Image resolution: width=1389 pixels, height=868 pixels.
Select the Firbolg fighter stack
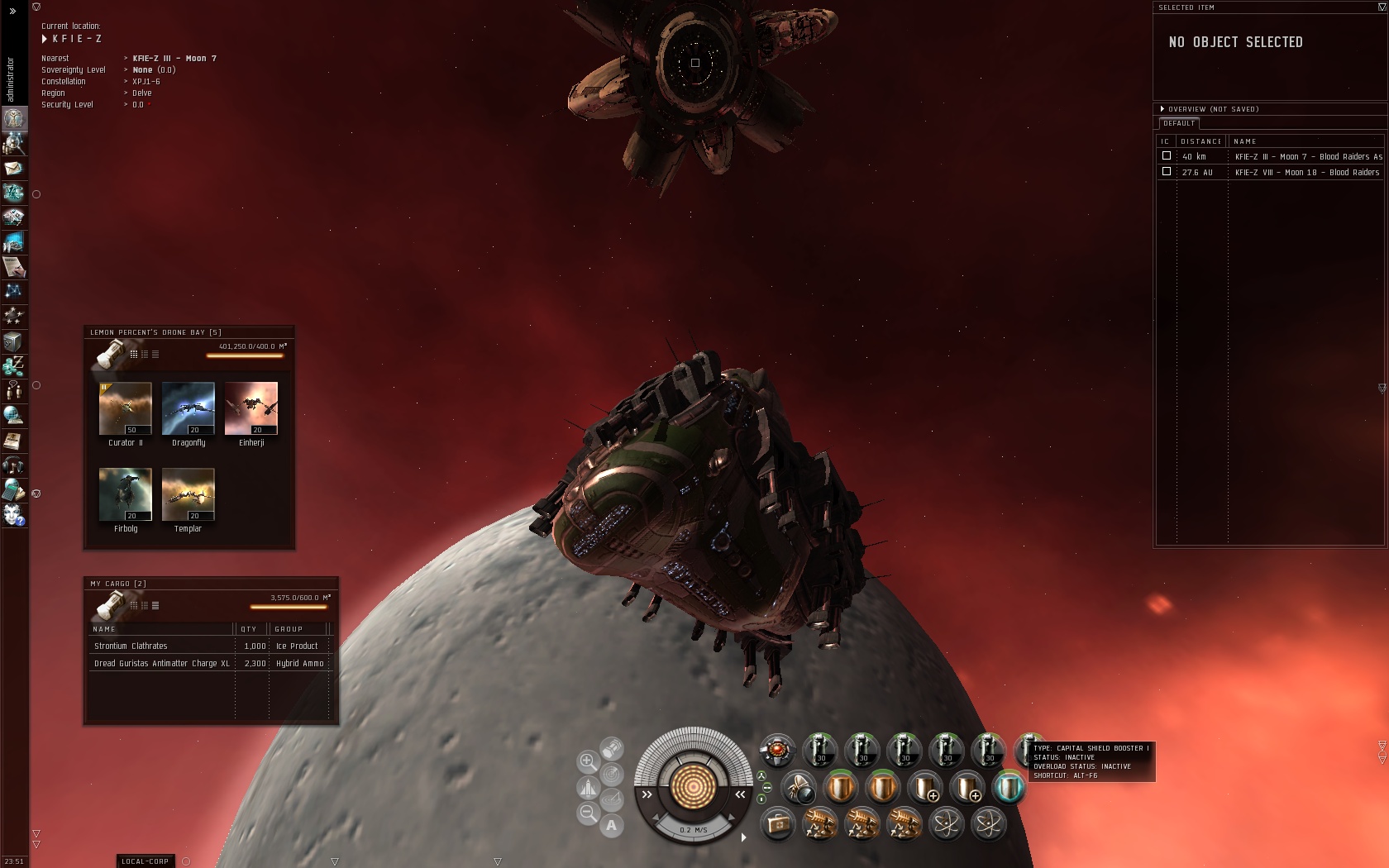(x=126, y=494)
